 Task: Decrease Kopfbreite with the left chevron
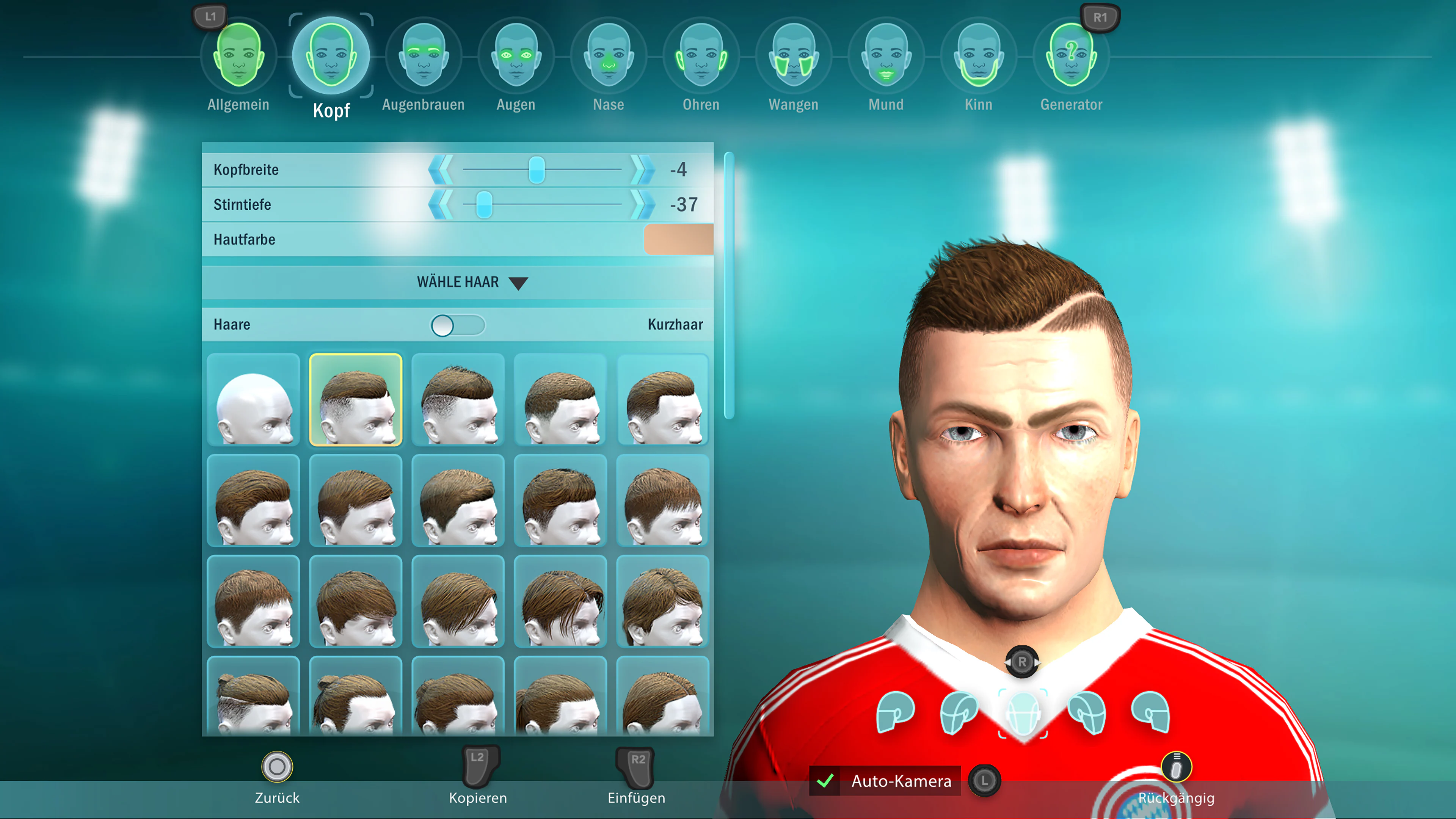click(440, 169)
